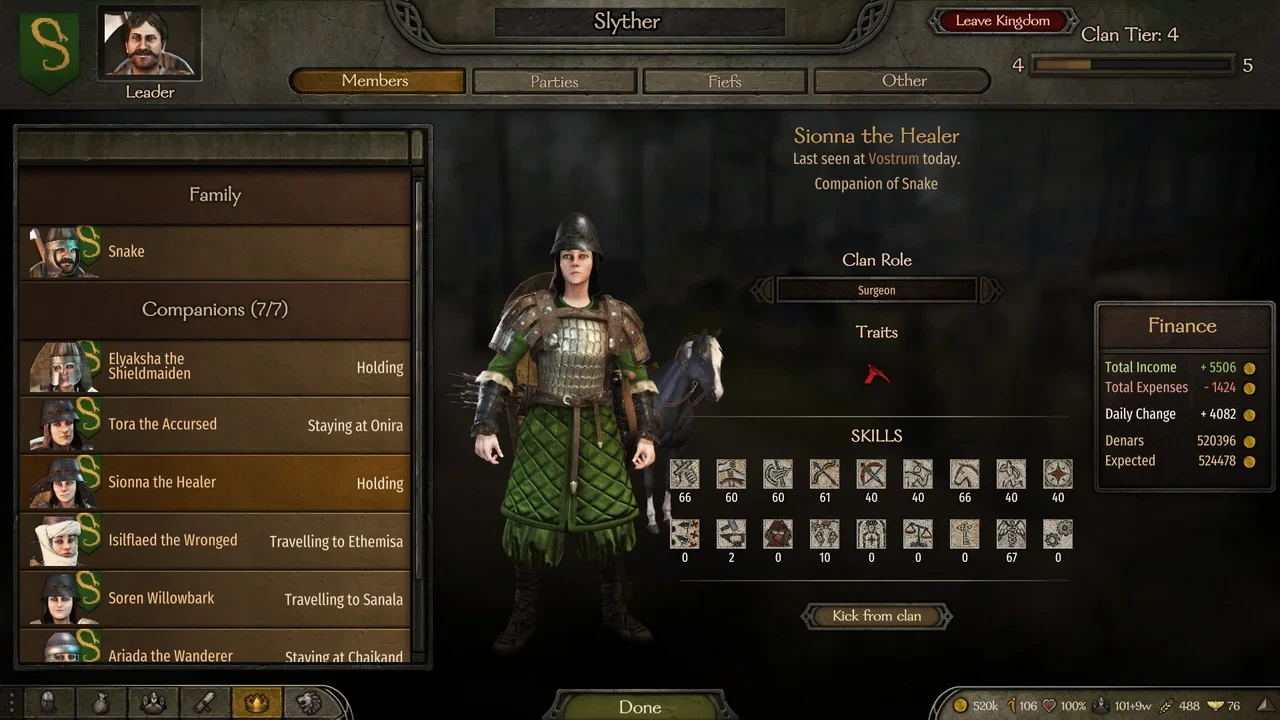1280x720 pixels.
Task: Open the Character screen helmet icon
Action: pos(48,703)
